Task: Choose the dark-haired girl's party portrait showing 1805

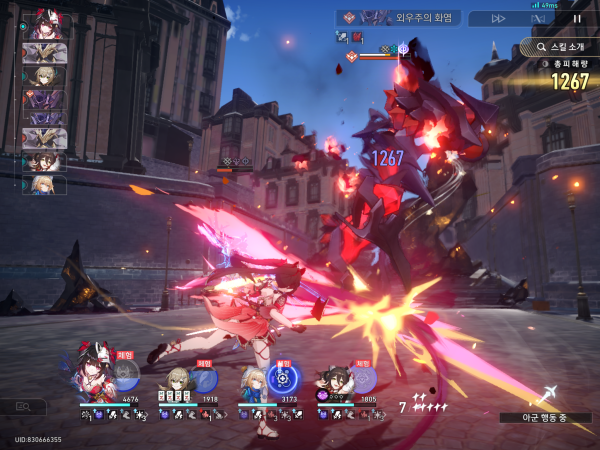Action: click(333, 381)
